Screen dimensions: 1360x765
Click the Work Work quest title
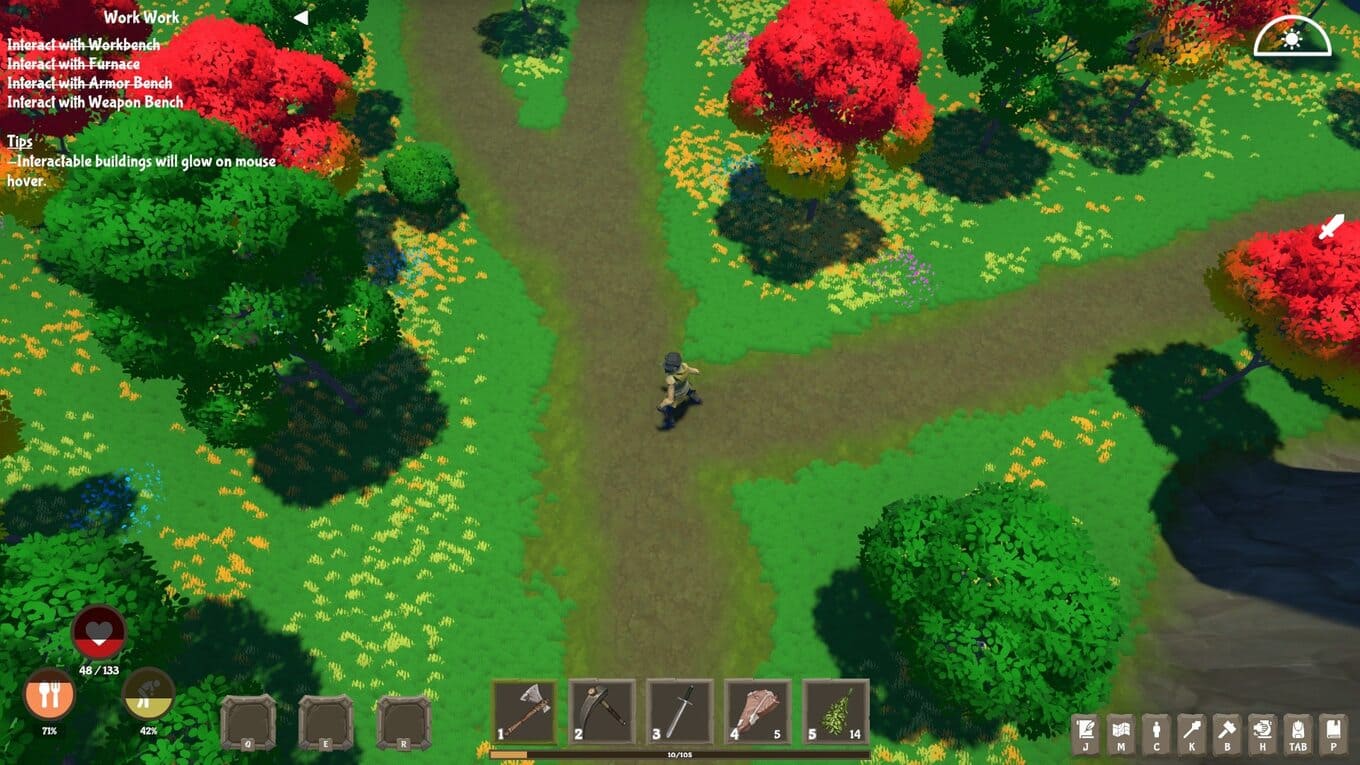142,17
